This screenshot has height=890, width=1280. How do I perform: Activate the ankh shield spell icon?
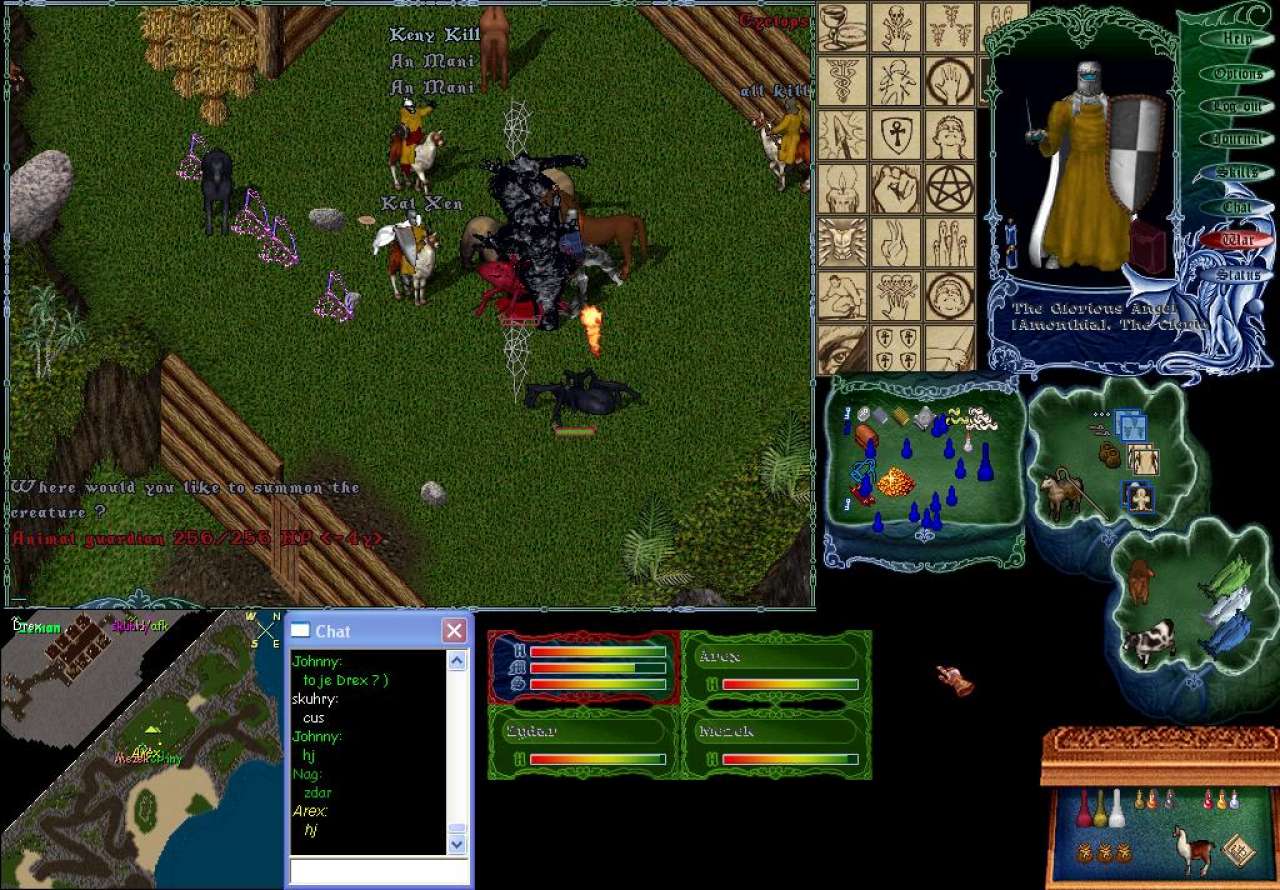pos(895,134)
